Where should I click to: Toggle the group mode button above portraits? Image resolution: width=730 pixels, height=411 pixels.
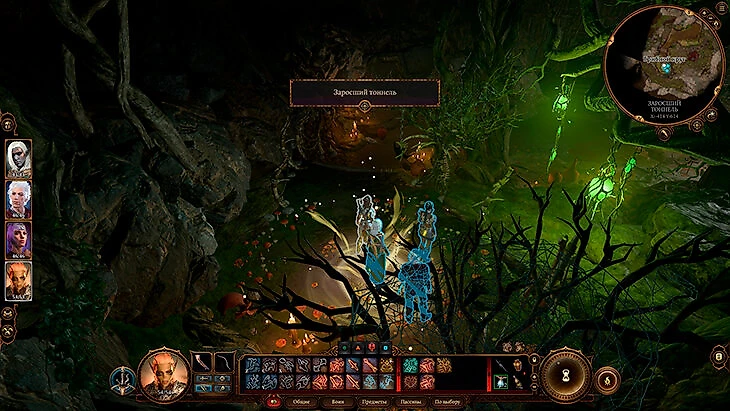coord(8,124)
